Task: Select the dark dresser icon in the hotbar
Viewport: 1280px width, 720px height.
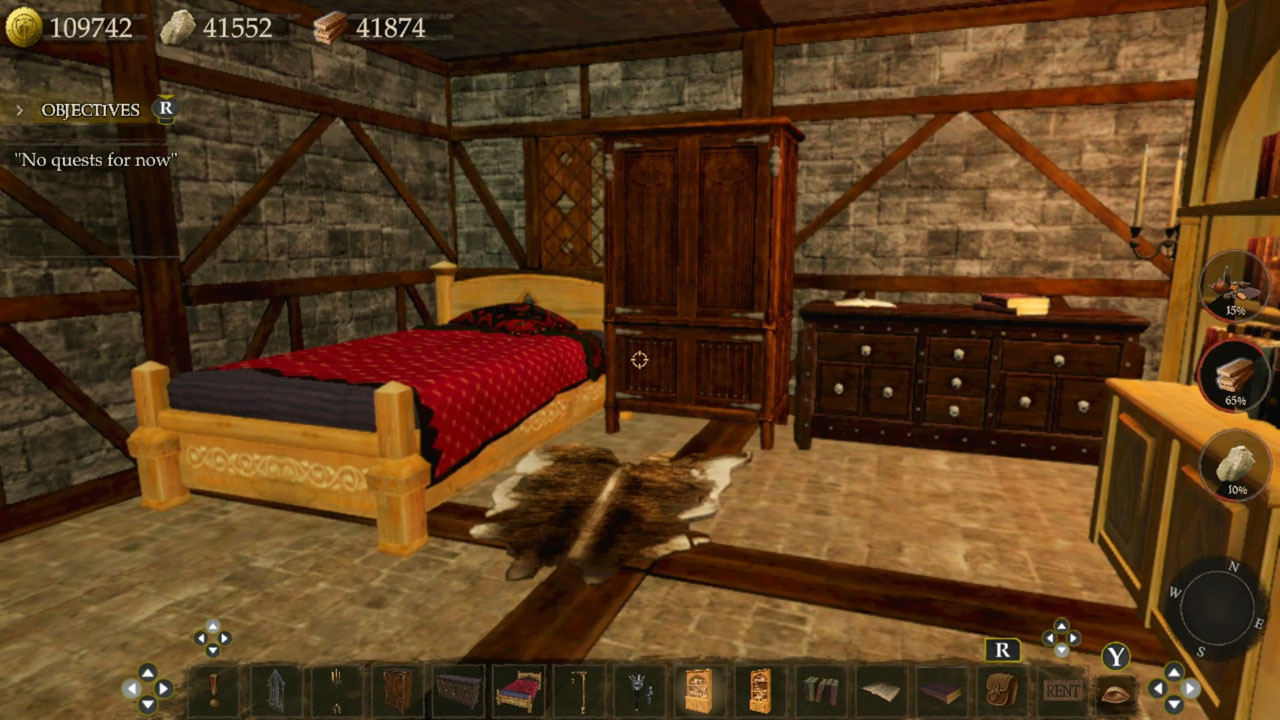Action: [454, 692]
